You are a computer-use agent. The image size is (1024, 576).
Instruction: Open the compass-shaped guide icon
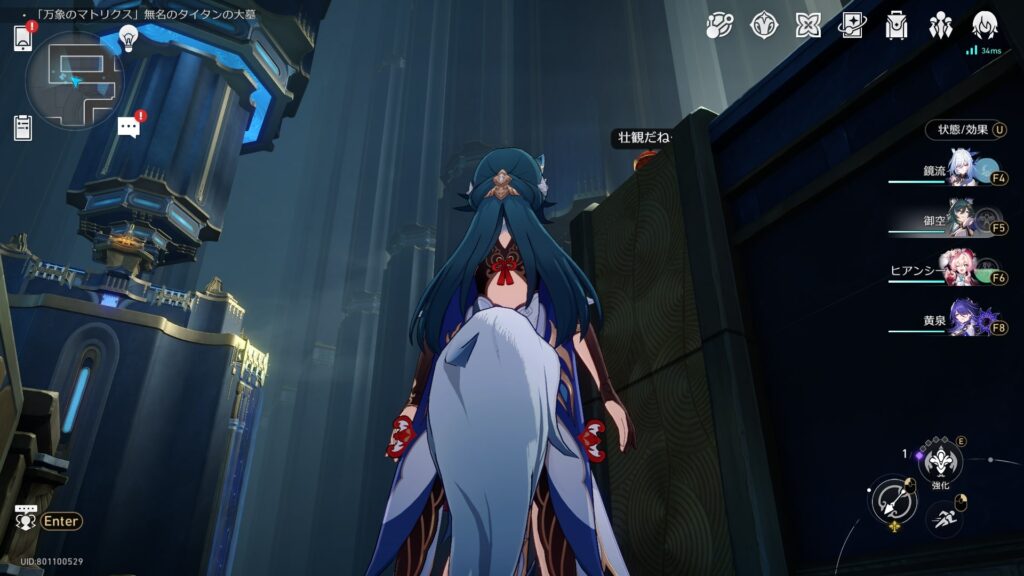pos(764,25)
